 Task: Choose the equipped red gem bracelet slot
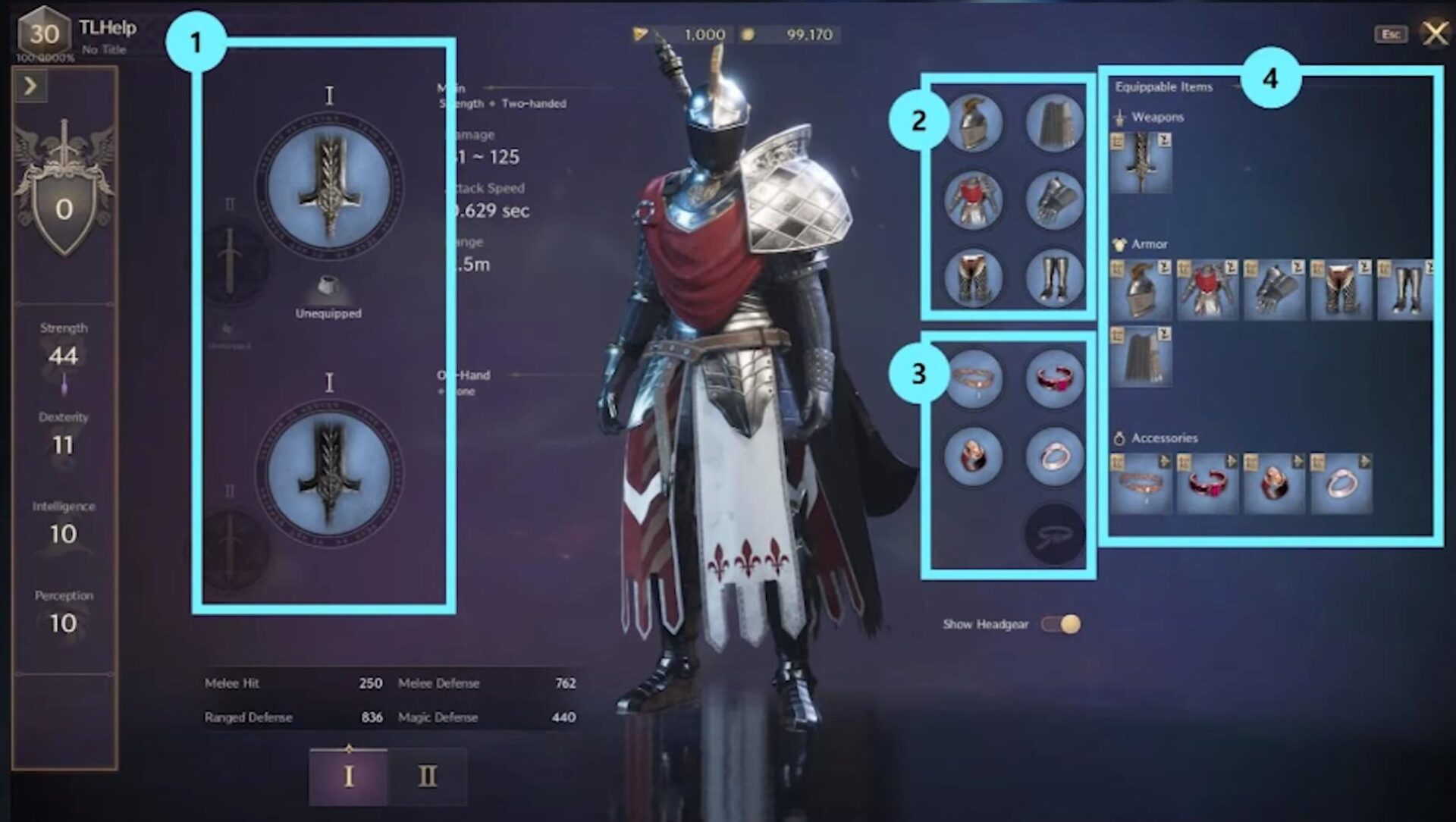(1054, 378)
